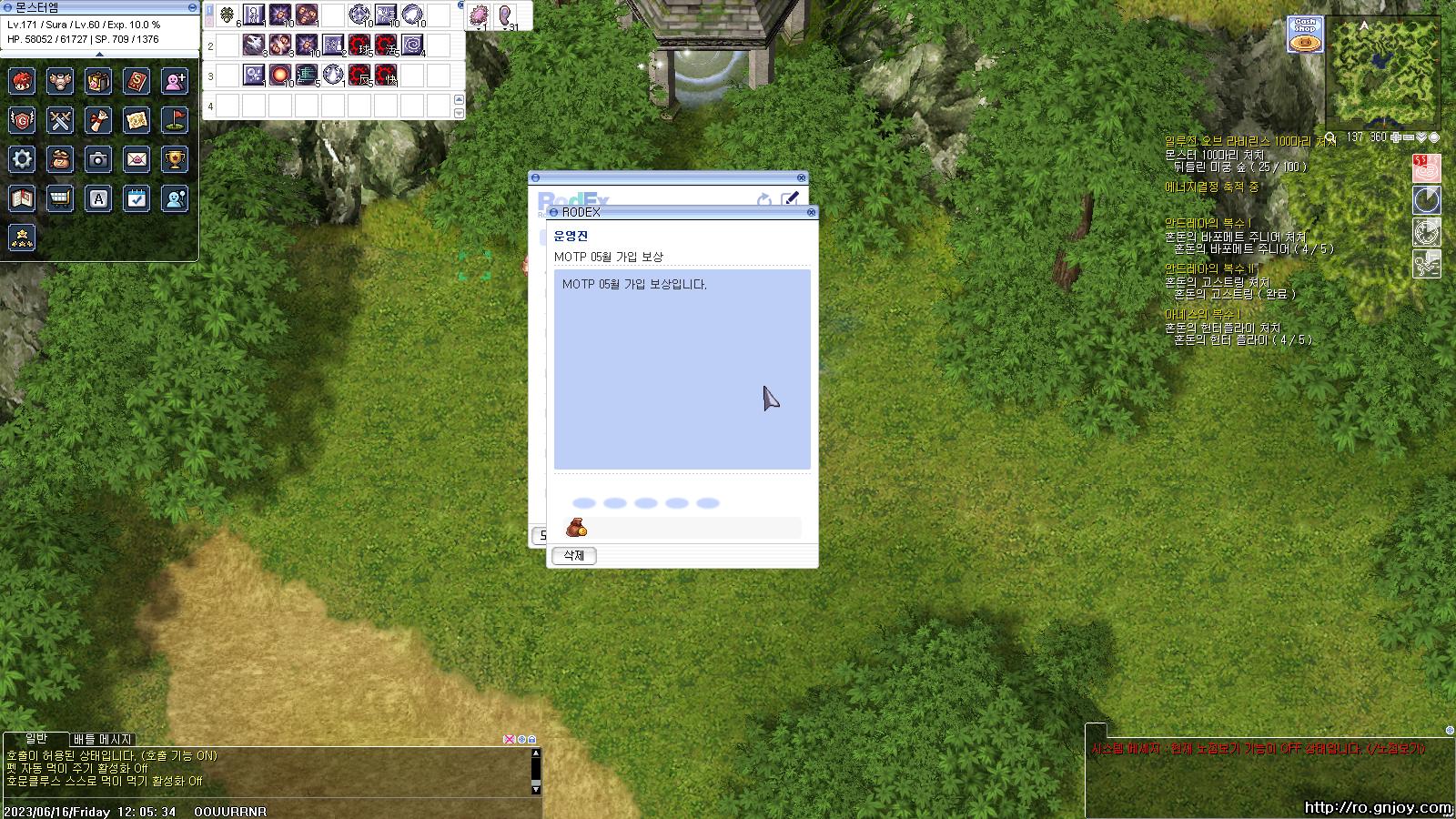Collect the zeny bag attachment
Viewport: 1456px width, 819px height.
[x=576, y=528]
